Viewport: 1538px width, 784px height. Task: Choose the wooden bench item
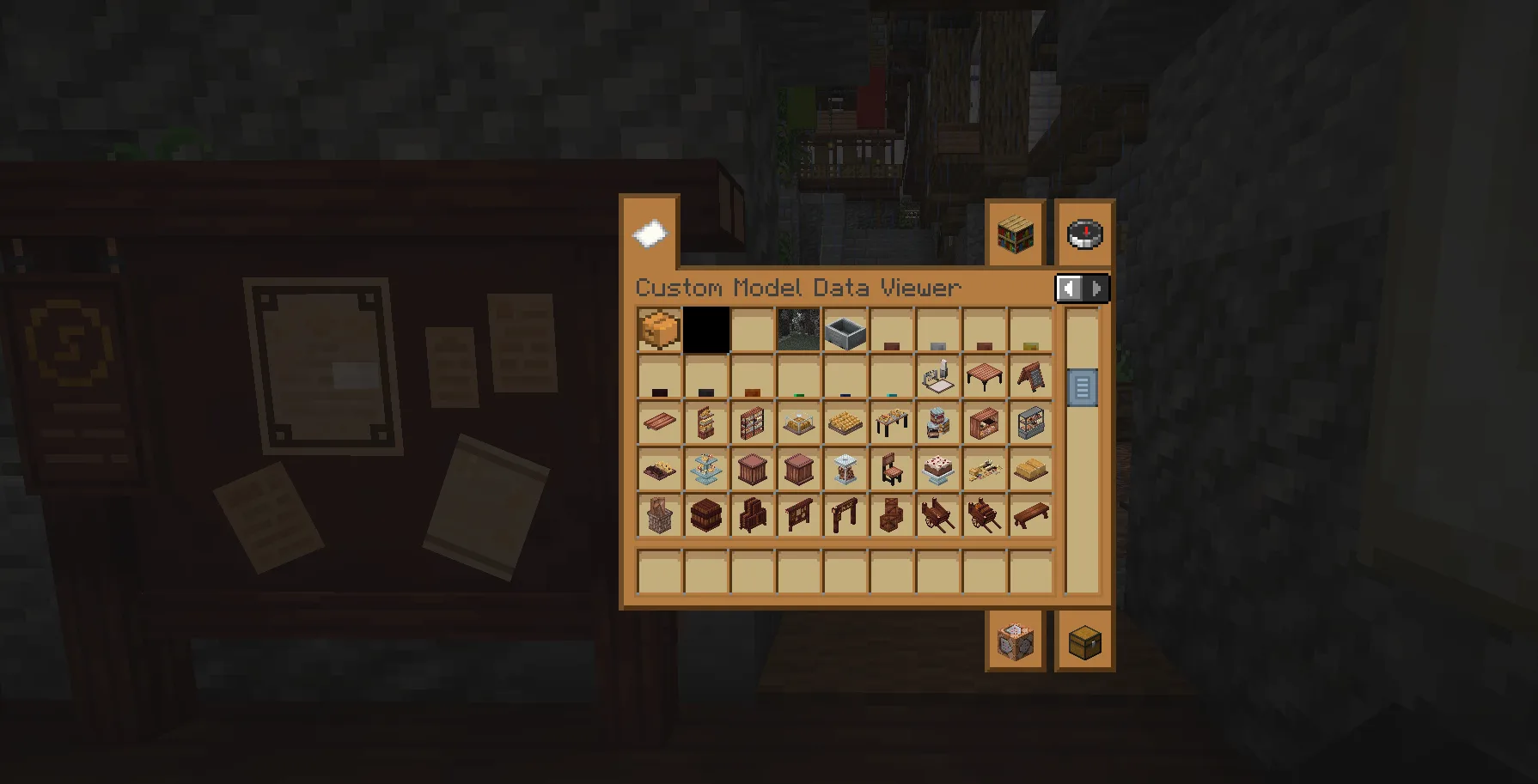click(1030, 516)
